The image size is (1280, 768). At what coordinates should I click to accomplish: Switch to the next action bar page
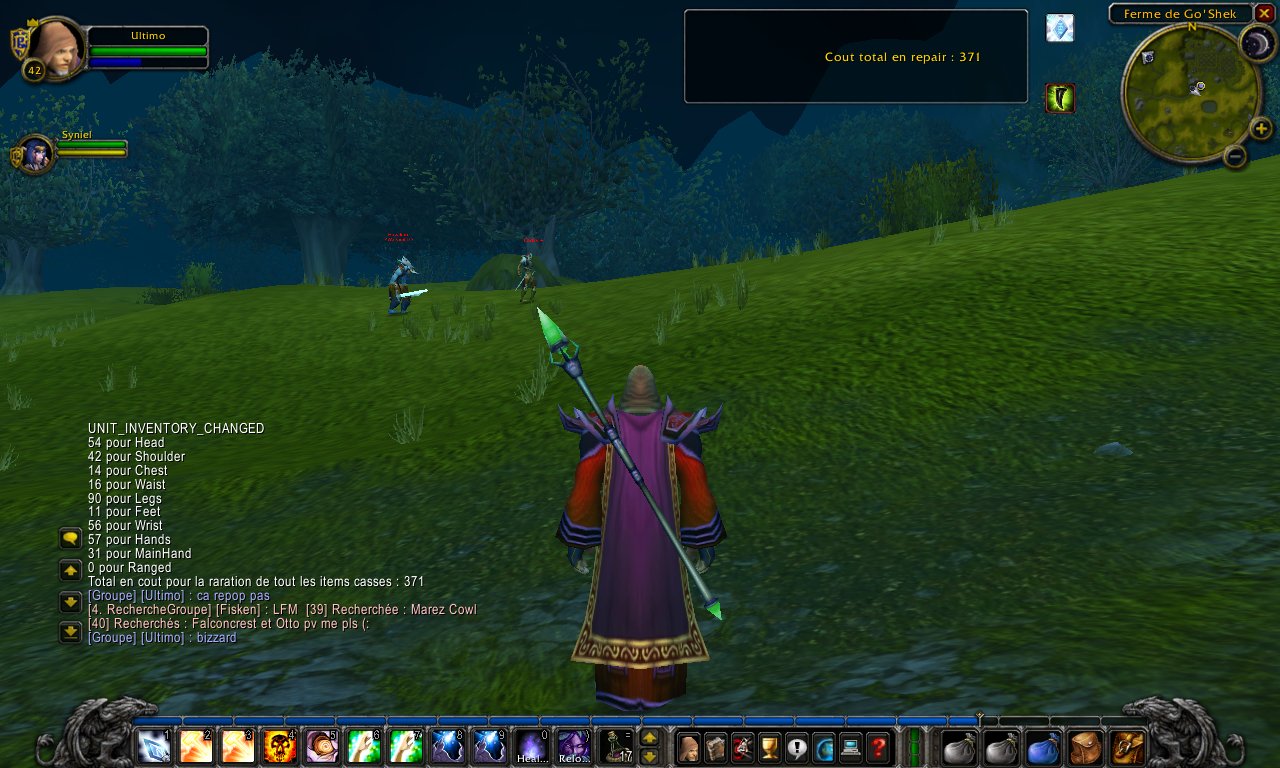click(x=649, y=737)
